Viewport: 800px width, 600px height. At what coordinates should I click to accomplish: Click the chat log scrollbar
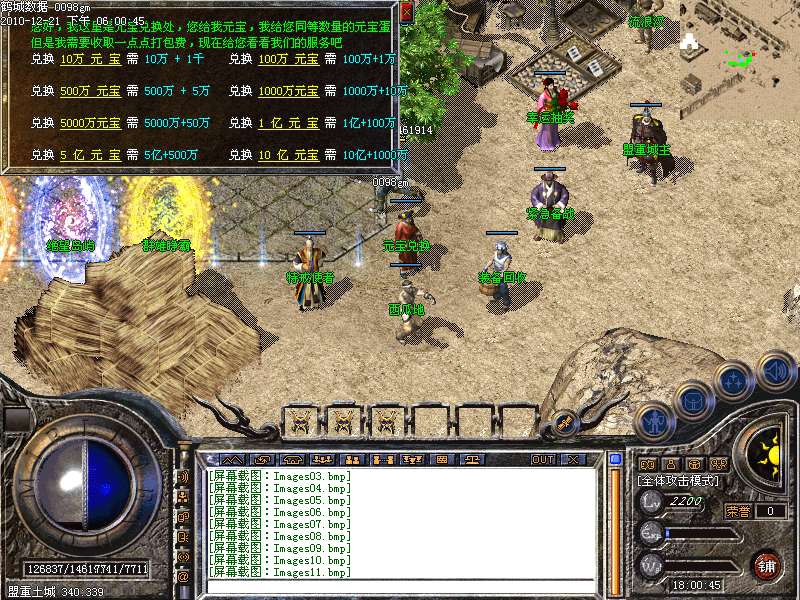[x=616, y=520]
